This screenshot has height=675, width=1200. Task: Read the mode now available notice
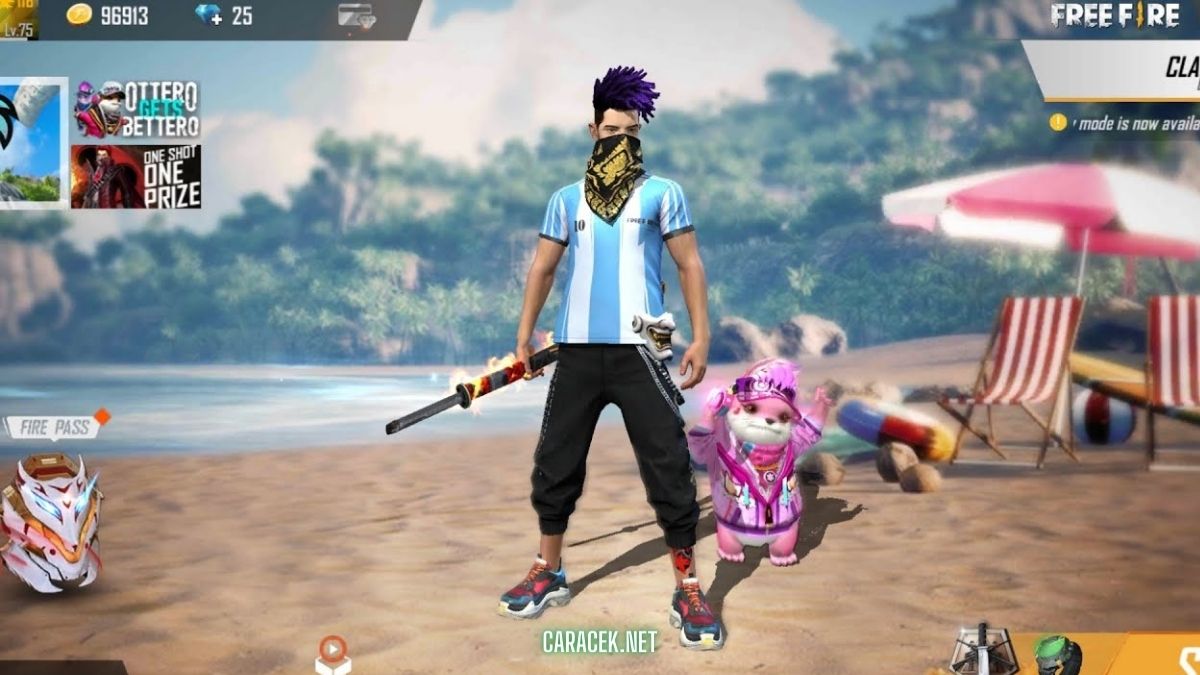click(x=1130, y=123)
